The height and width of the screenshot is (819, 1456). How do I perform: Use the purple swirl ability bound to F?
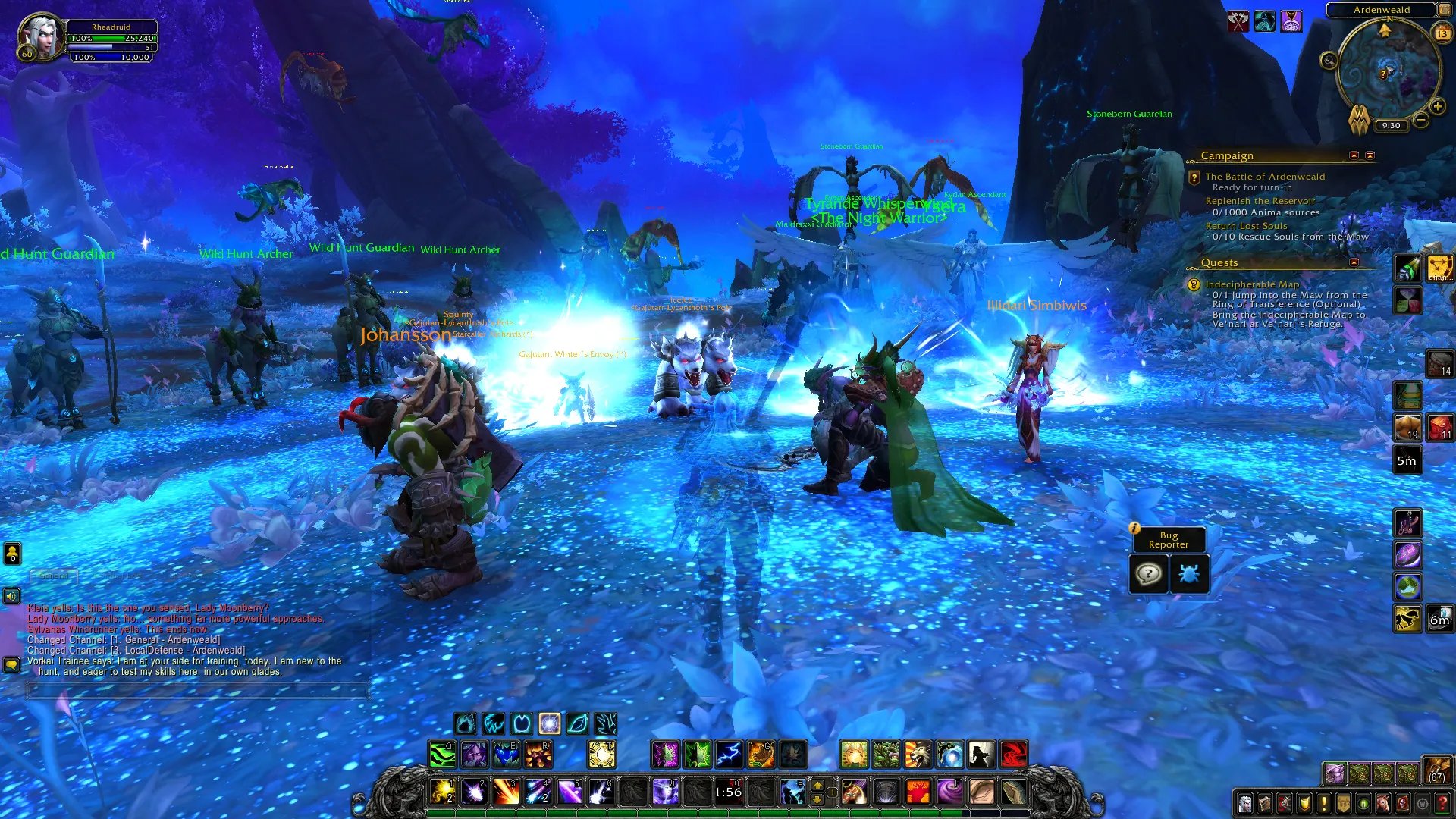click(949, 792)
